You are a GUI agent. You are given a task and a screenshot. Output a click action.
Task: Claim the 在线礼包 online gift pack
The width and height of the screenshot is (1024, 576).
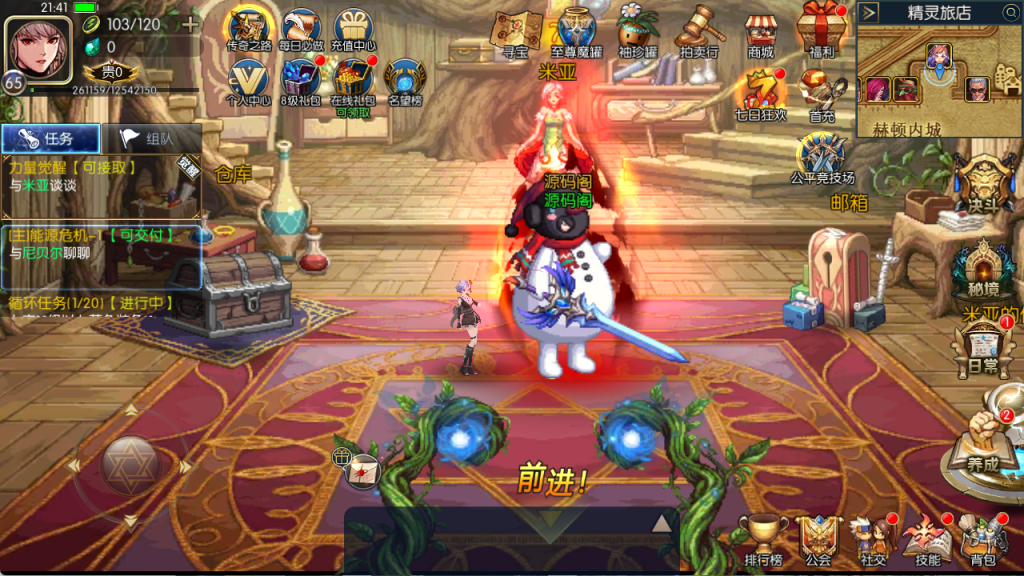[x=352, y=80]
